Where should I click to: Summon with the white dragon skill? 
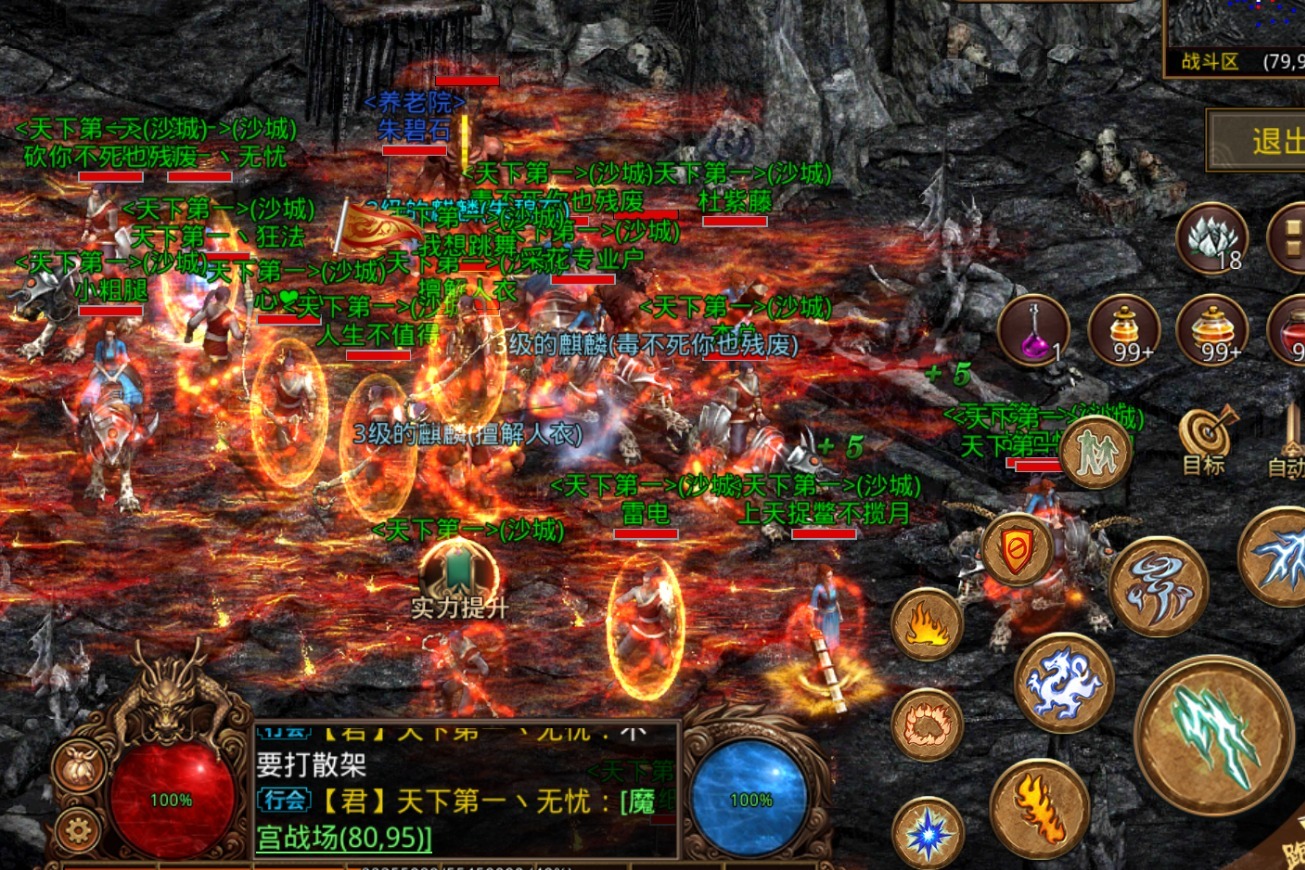tap(1063, 683)
